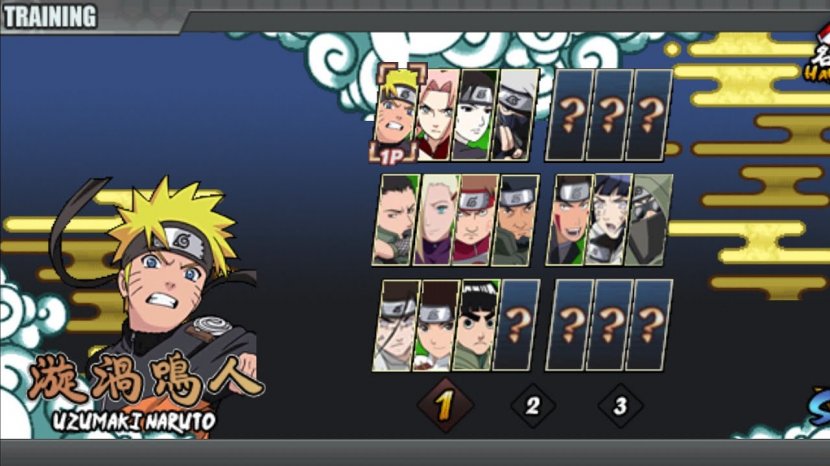This screenshot has width=830, height=466.
Task: Choose bearded Asuma's portrait
Action: (x=515, y=220)
